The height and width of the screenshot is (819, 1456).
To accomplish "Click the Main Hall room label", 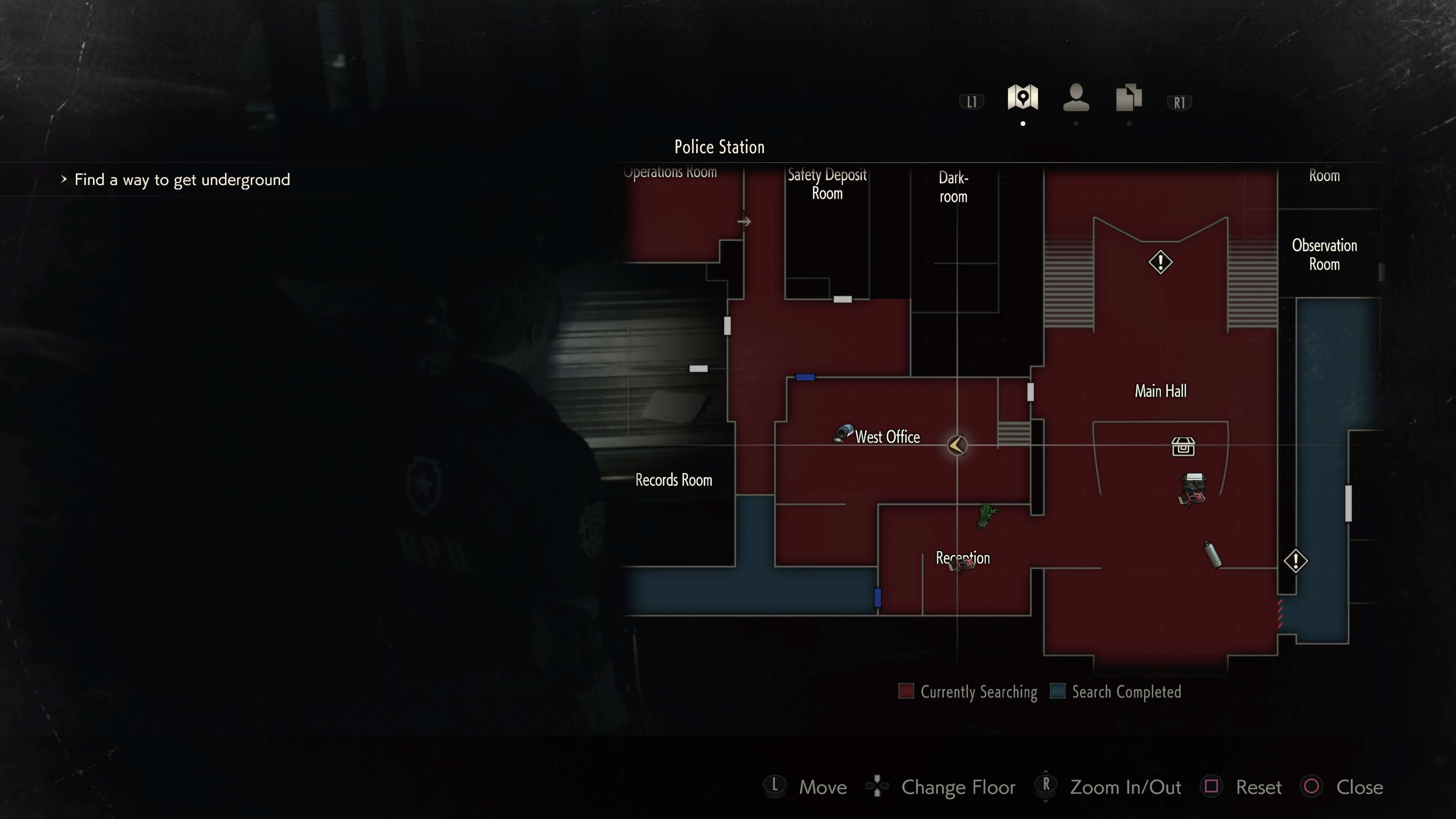I will [x=1160, y=391].
